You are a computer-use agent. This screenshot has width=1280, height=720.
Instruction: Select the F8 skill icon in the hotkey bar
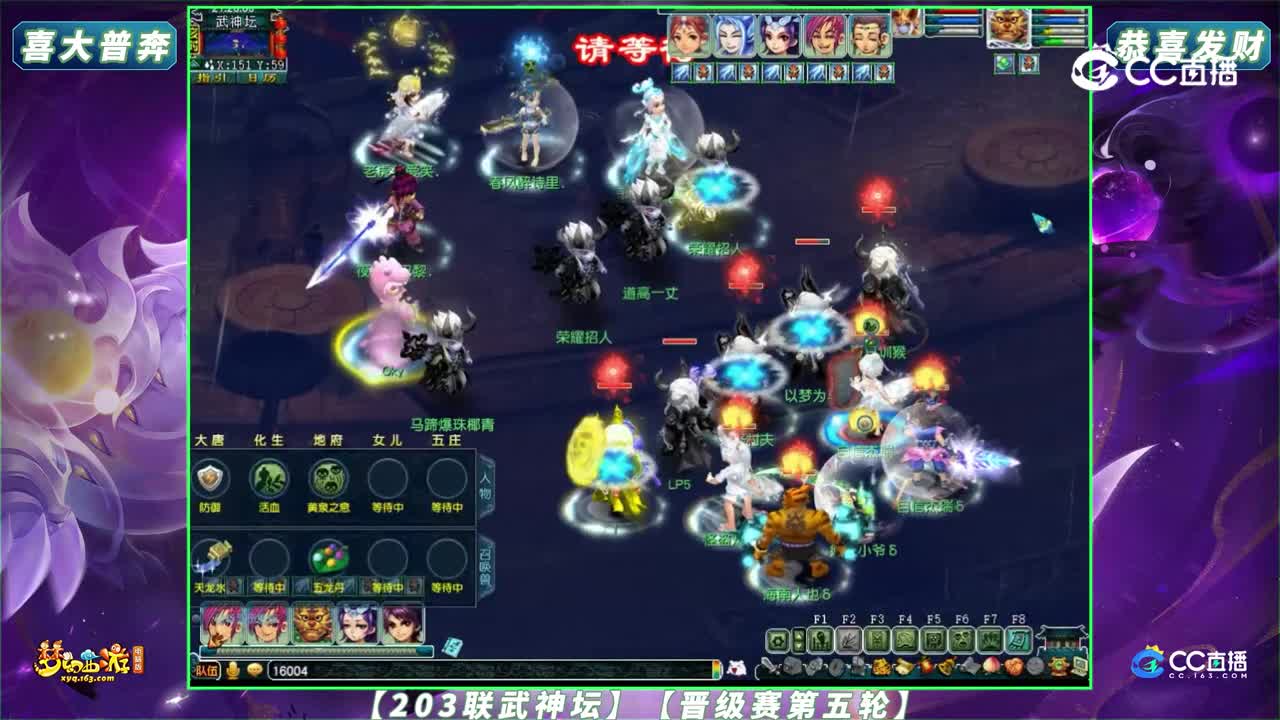tap(1019, 639)
